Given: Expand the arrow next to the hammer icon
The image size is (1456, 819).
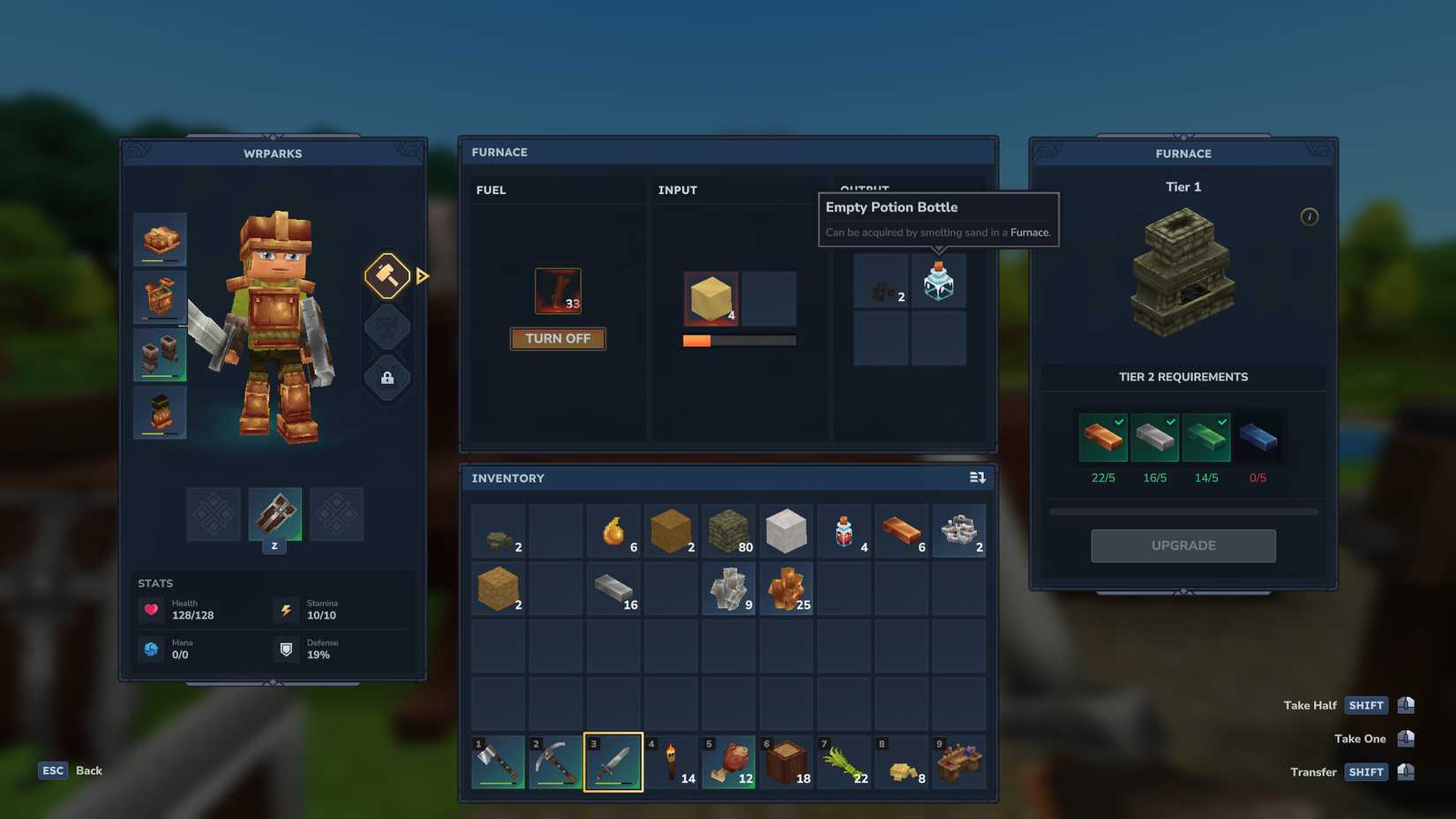Looking at the screenshot, I should (x=422, y=275).
